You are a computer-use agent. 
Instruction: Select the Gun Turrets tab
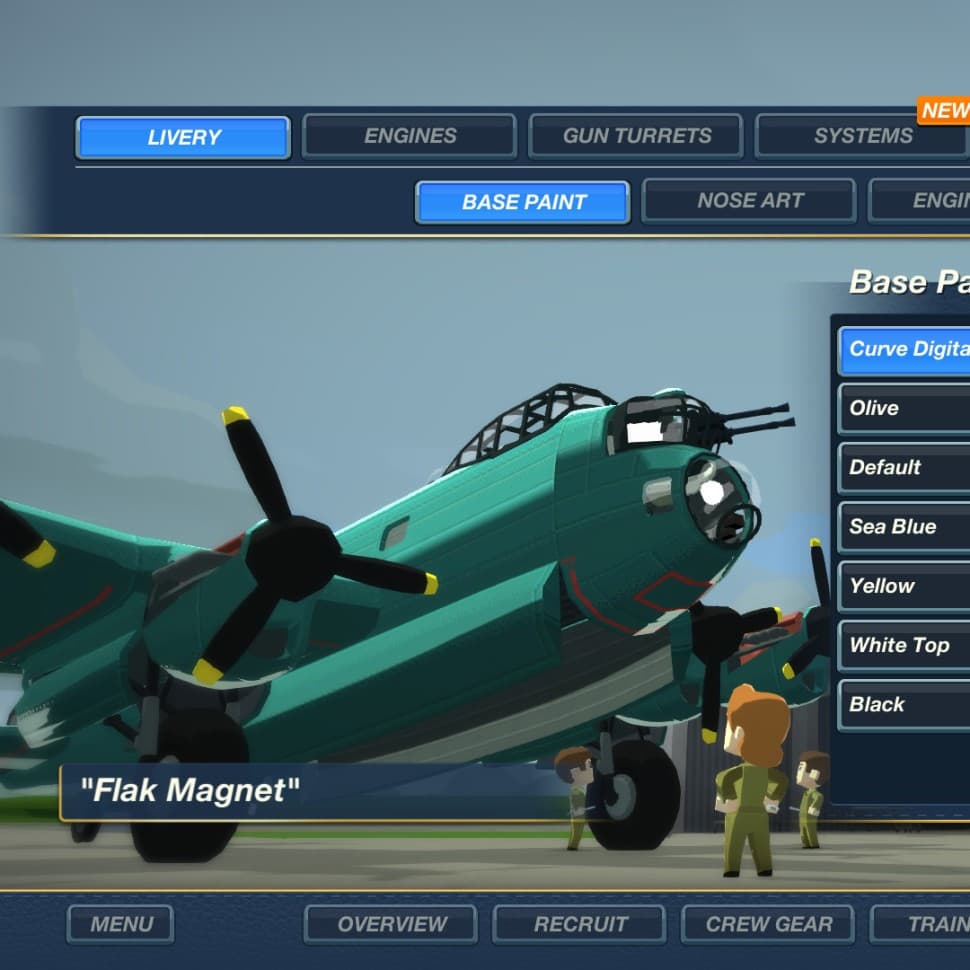[x=636, y=136]
